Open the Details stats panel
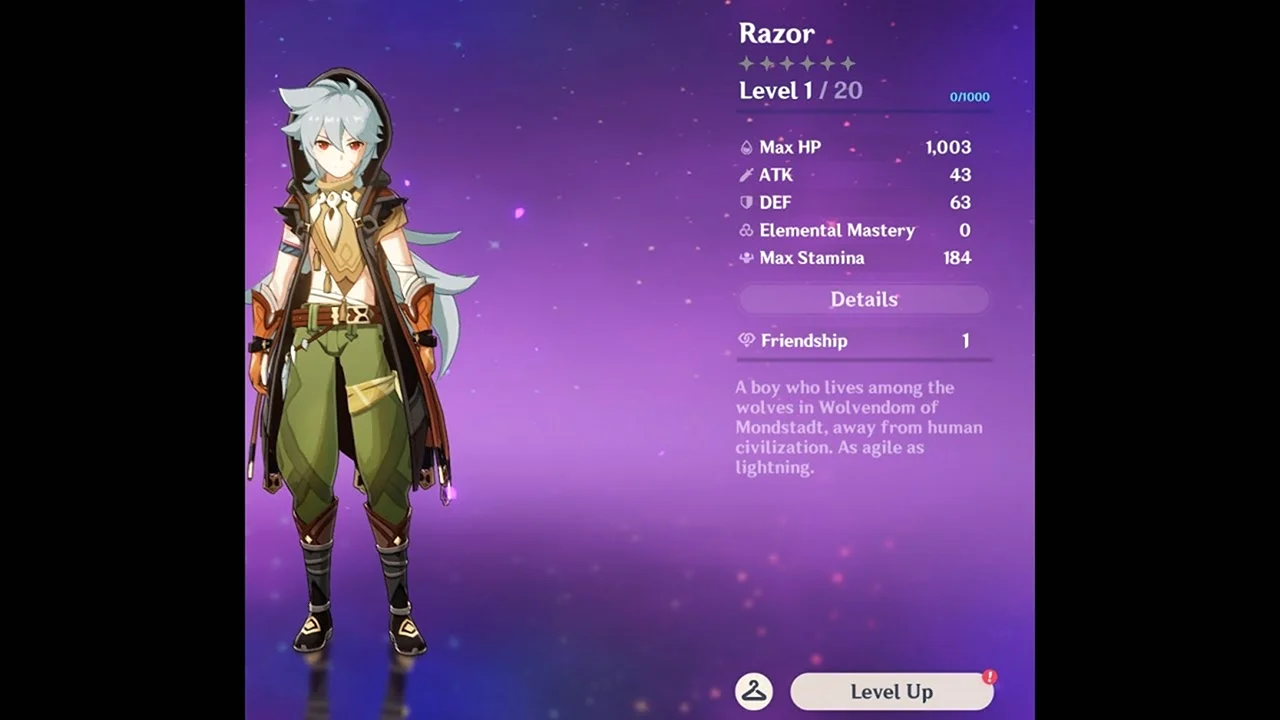 [x=864, y=299]
